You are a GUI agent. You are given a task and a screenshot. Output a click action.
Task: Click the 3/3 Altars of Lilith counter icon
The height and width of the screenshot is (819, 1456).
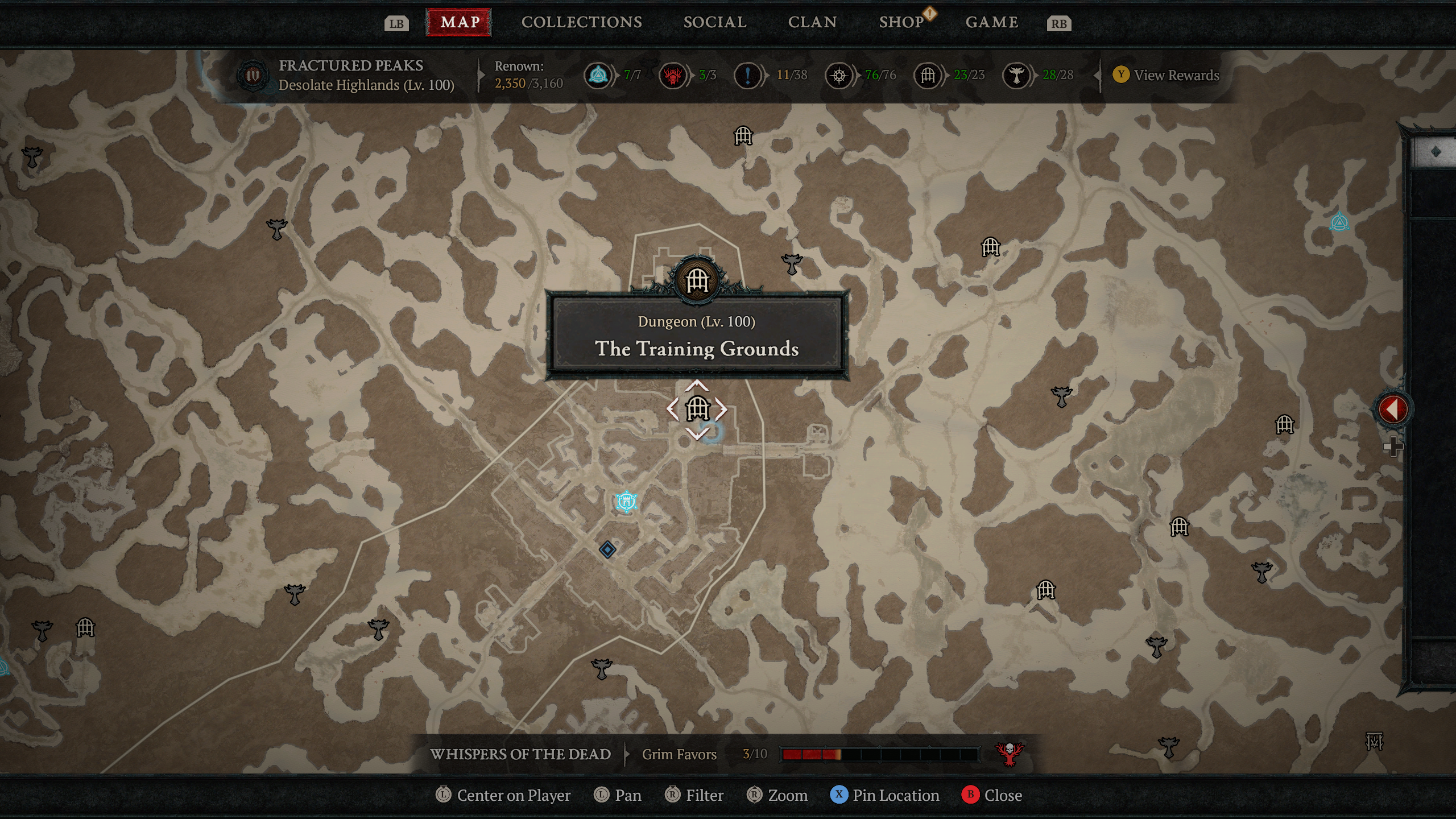coord(673,75)
